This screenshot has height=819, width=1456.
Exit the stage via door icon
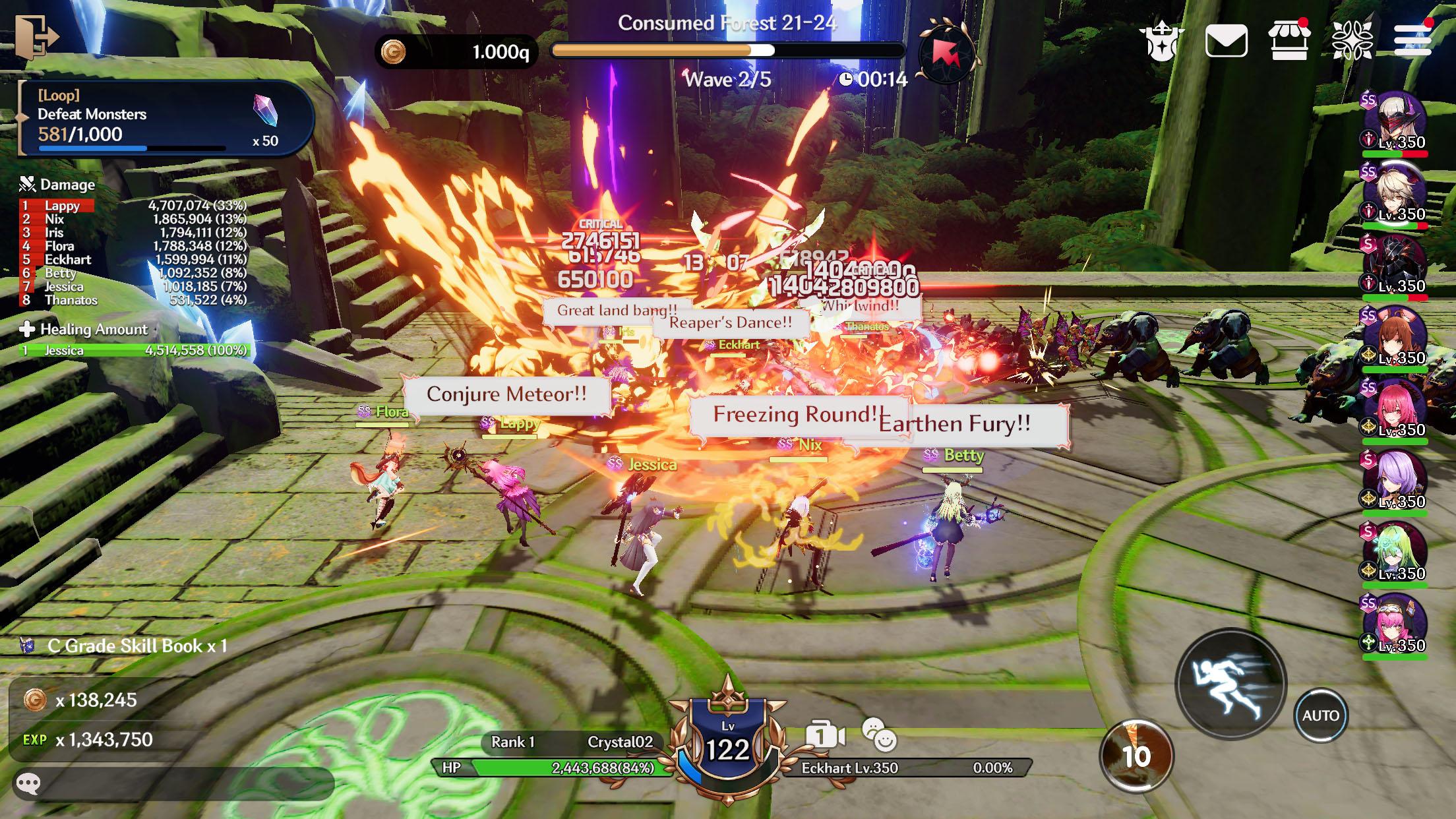click(x=36, y=38)
